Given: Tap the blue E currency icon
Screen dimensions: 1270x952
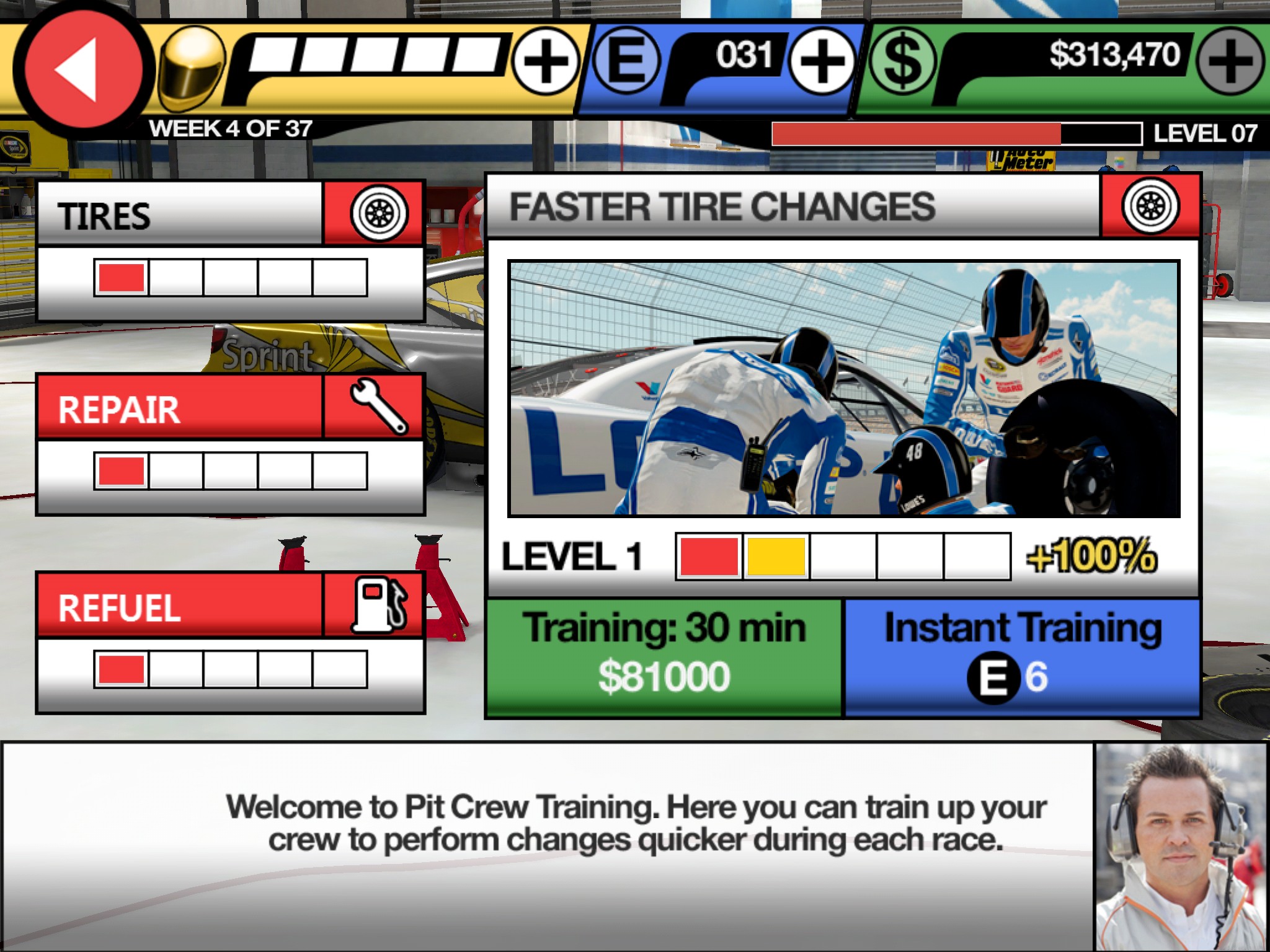Looking at the screenshot, I should tap(626, 62).
